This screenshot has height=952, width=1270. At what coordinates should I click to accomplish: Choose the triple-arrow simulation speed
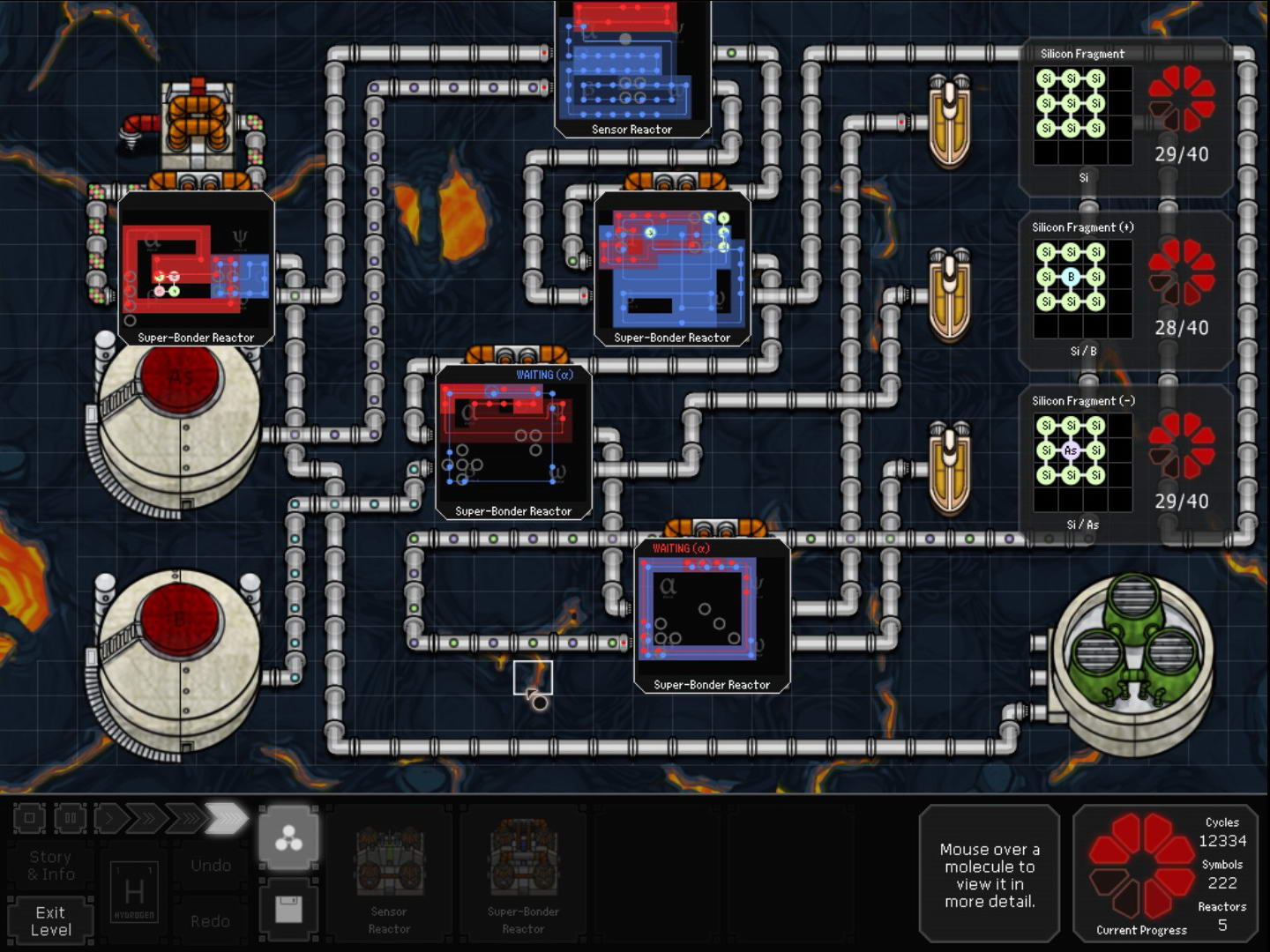[x=184, y=818]
